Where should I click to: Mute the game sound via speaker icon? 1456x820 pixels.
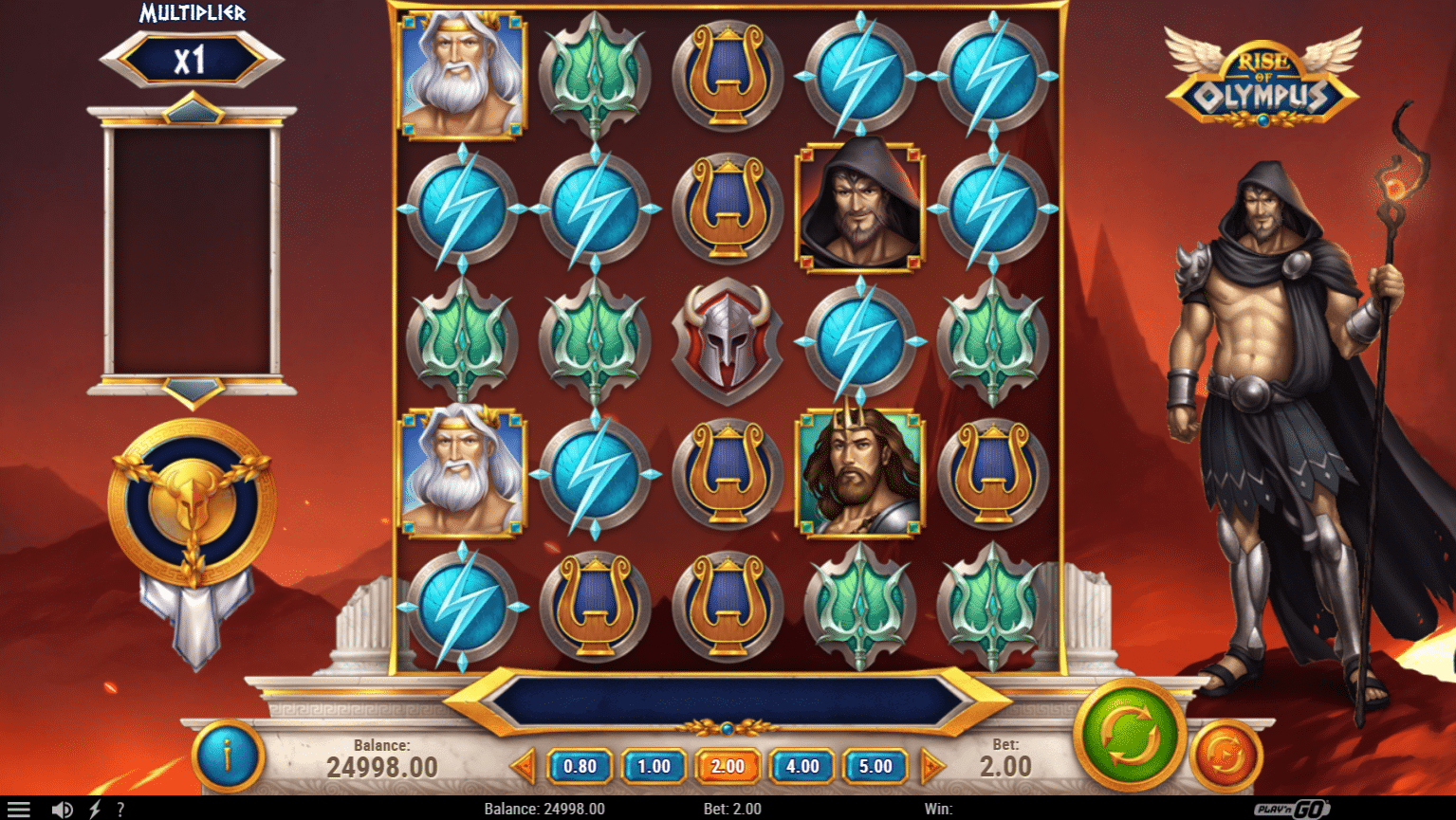click(x=62, y=809)
